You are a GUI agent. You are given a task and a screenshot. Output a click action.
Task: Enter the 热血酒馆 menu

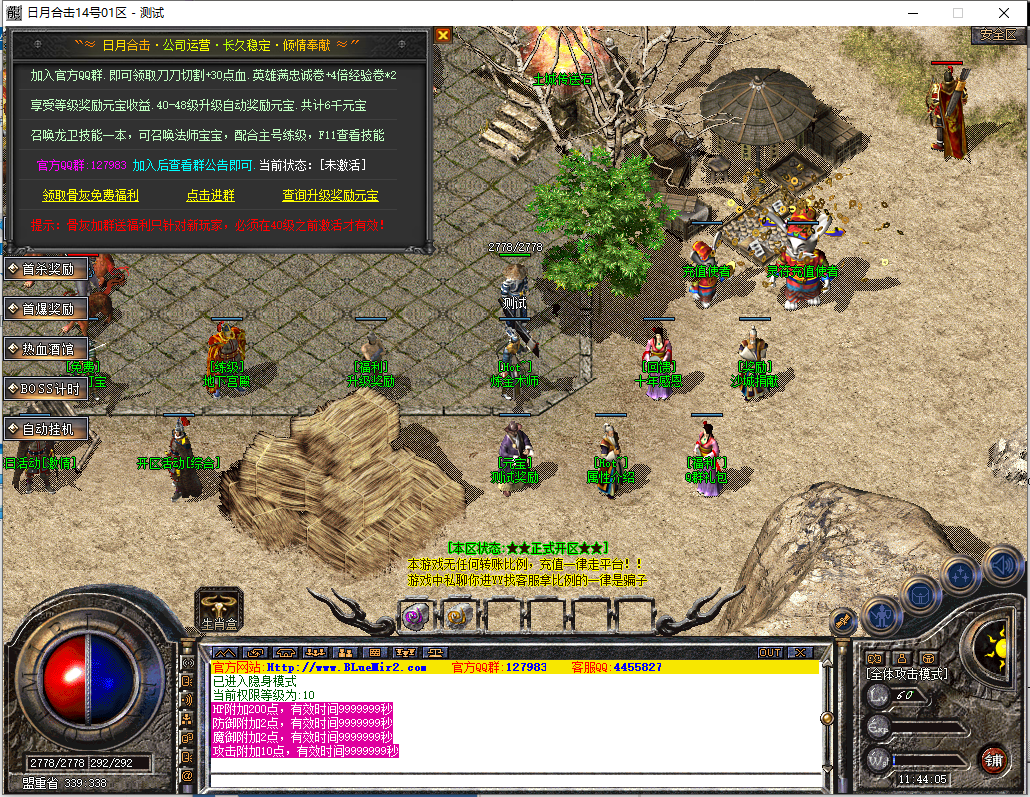coord(46,349)
